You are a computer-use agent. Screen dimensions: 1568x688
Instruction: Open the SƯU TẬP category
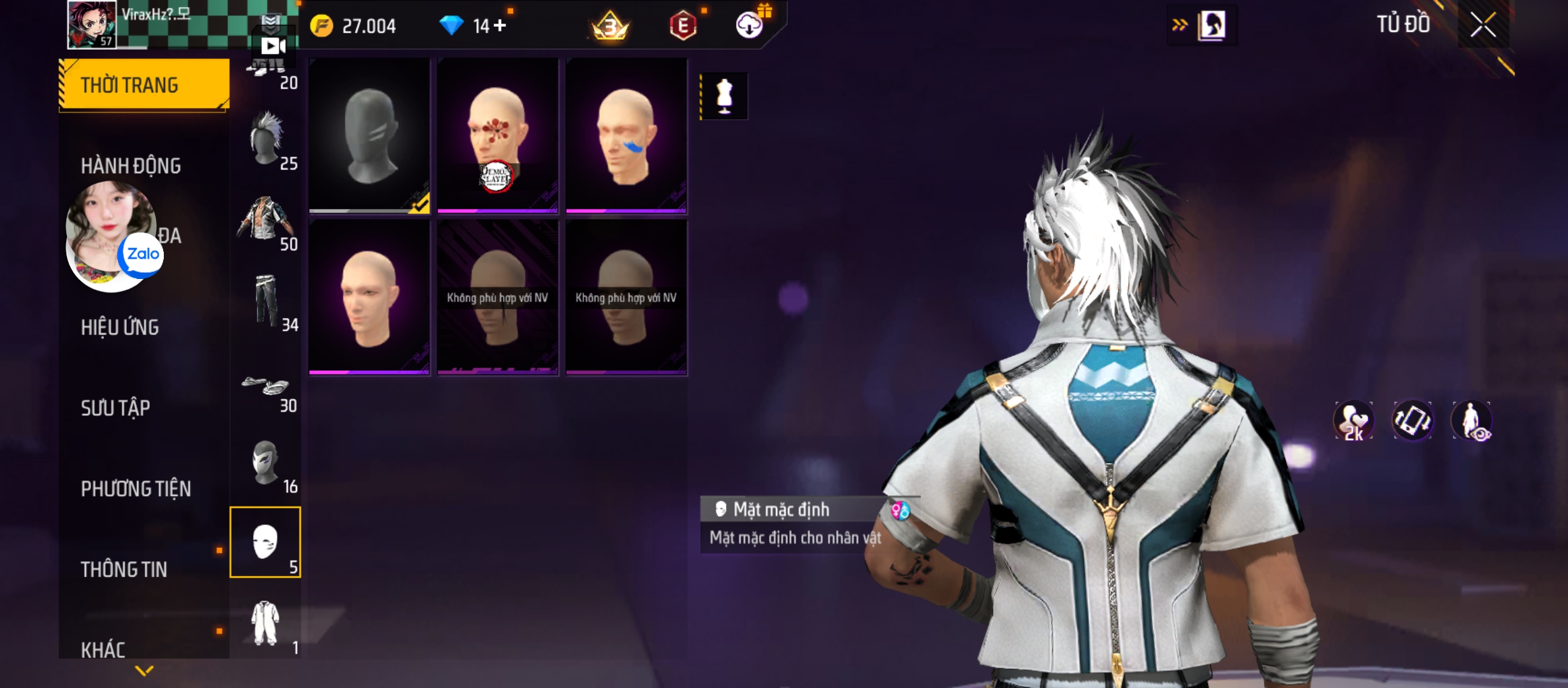(x=115, y=408)
